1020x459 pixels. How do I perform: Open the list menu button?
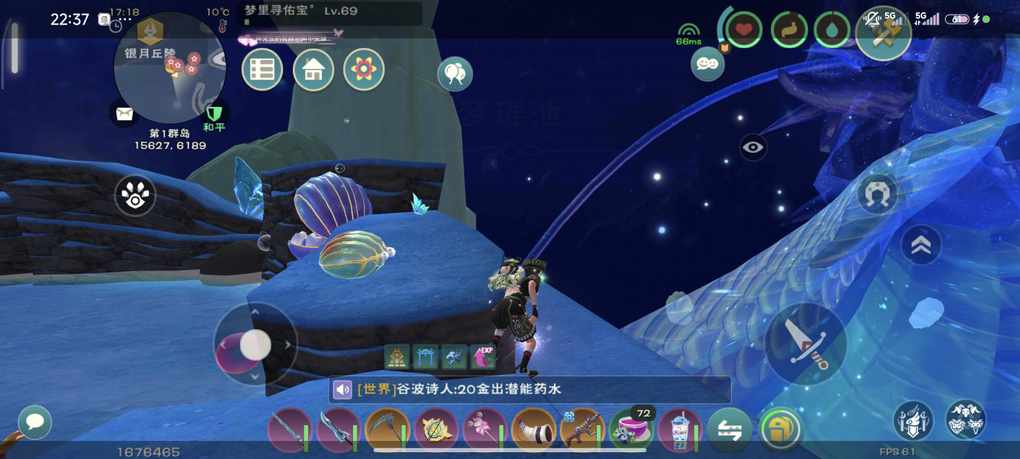(262, 70)
